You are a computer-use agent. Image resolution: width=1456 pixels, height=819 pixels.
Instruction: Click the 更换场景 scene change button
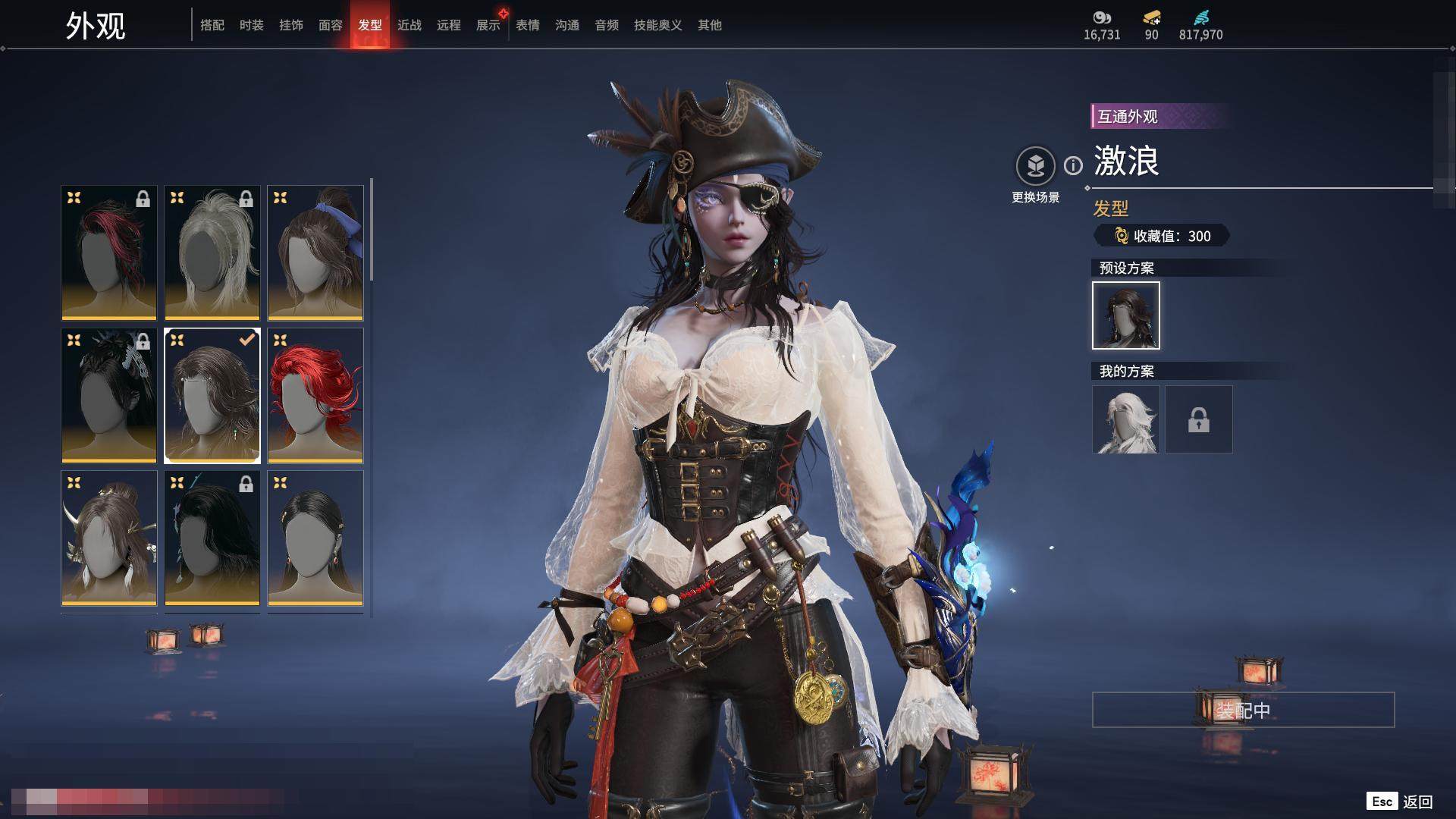point(1035,166)
